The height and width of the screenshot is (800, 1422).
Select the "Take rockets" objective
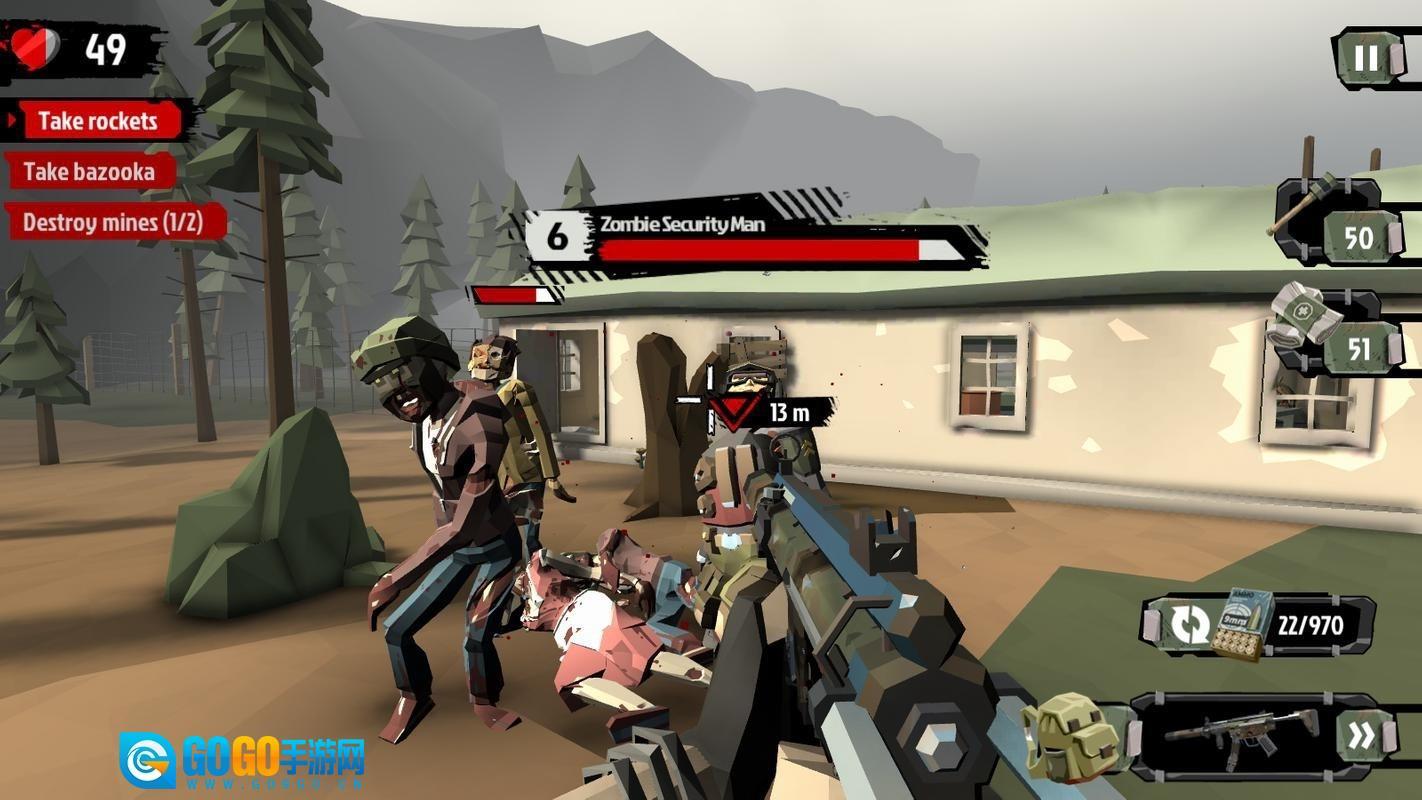[97, 121]
